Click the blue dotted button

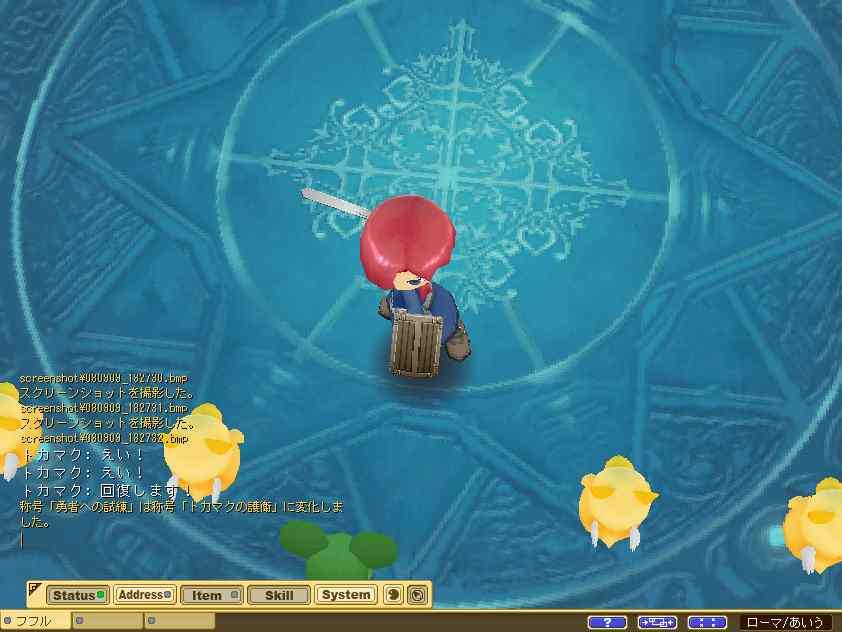[x=707, y=622]
